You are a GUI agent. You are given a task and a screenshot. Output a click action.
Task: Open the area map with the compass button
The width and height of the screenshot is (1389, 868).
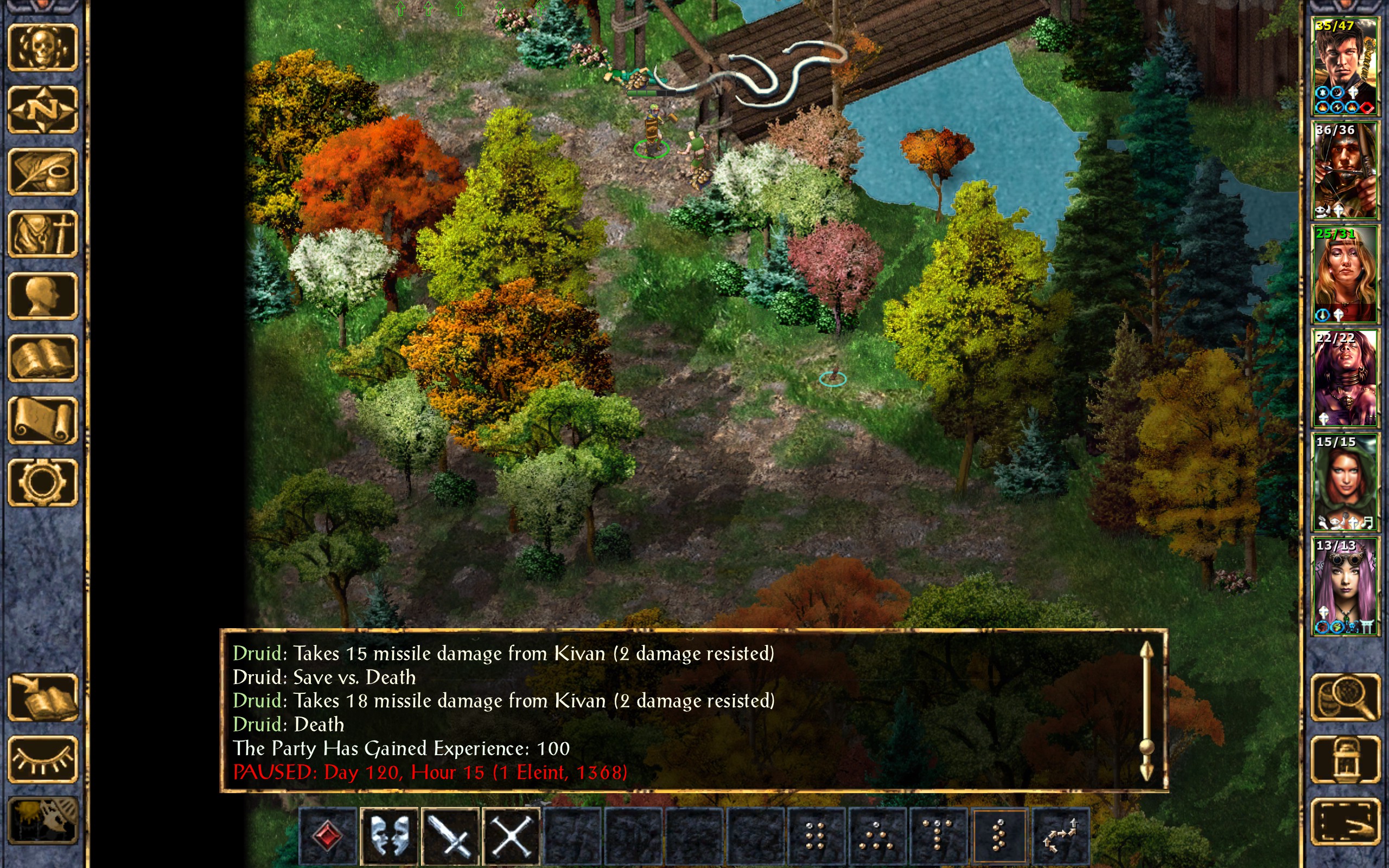42,110
